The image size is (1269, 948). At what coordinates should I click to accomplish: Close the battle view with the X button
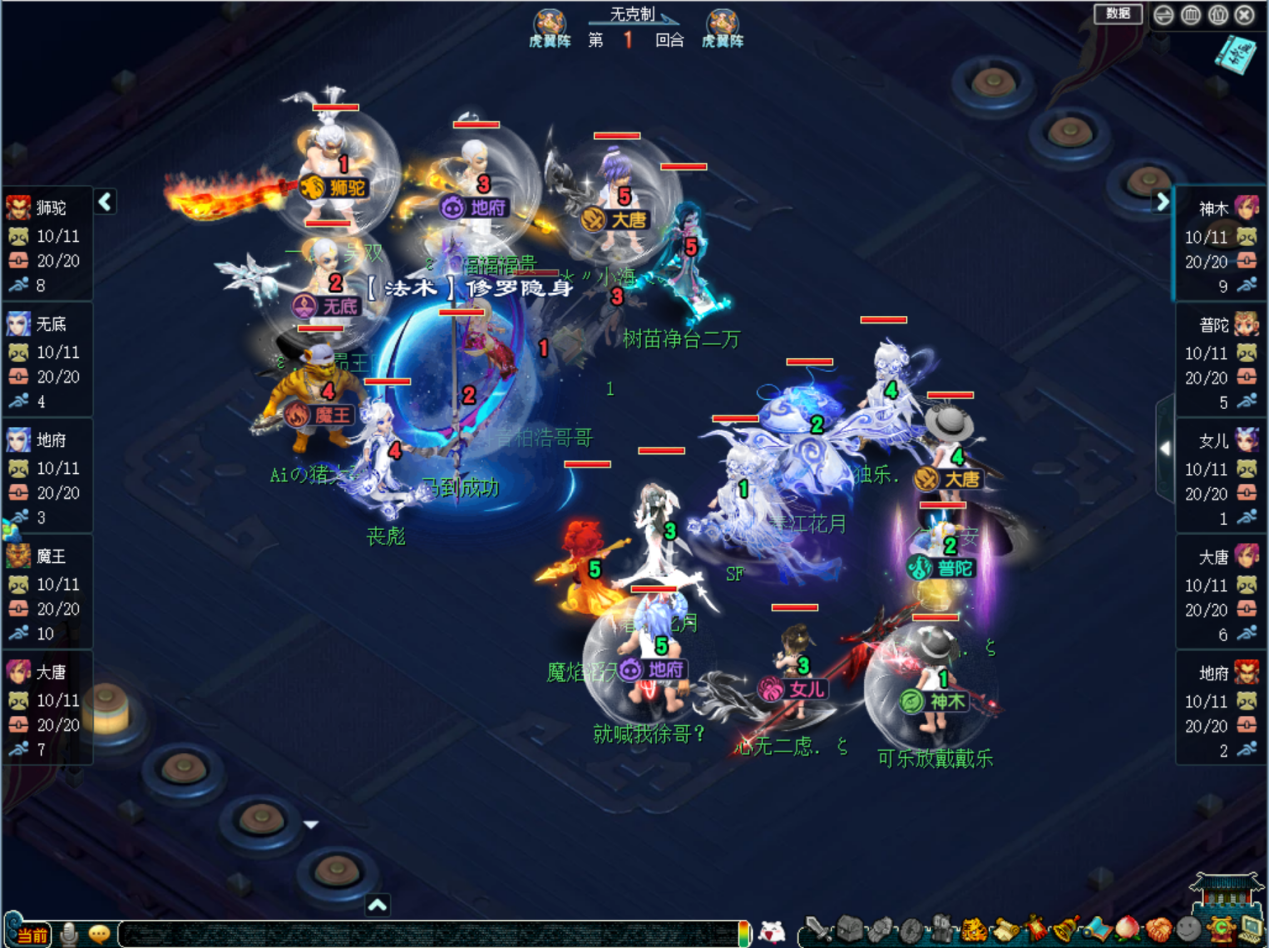1245,14
